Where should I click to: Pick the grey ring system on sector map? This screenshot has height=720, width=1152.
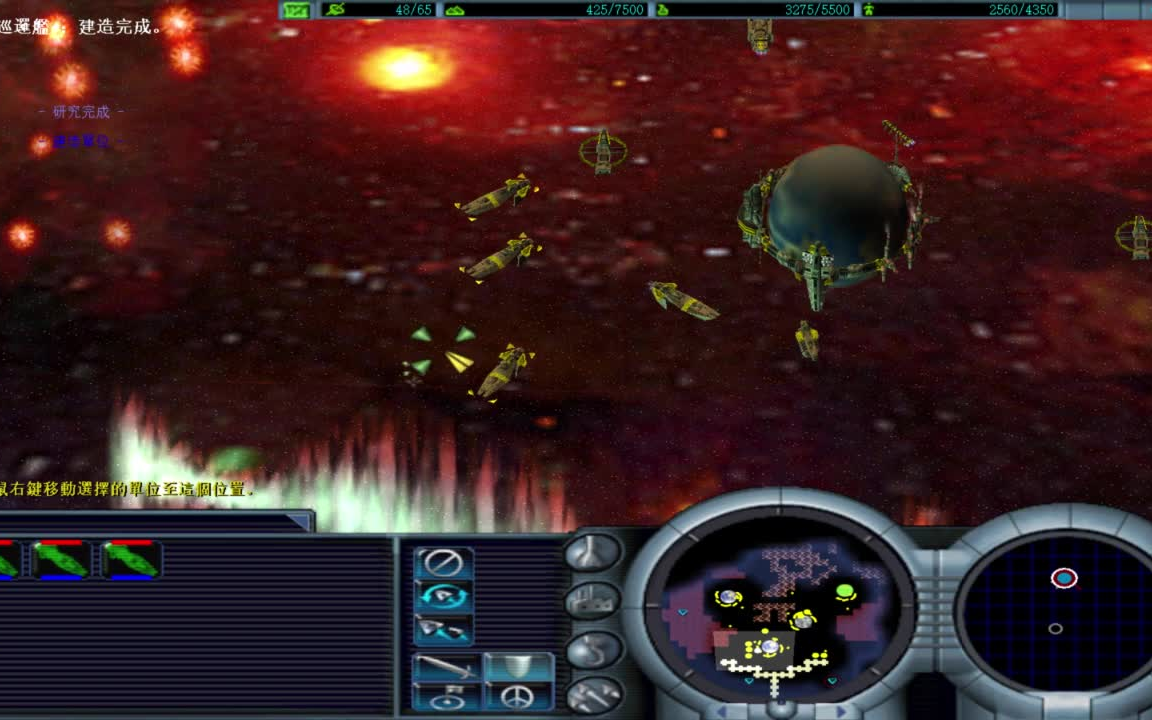click(x=1055, y=629)
